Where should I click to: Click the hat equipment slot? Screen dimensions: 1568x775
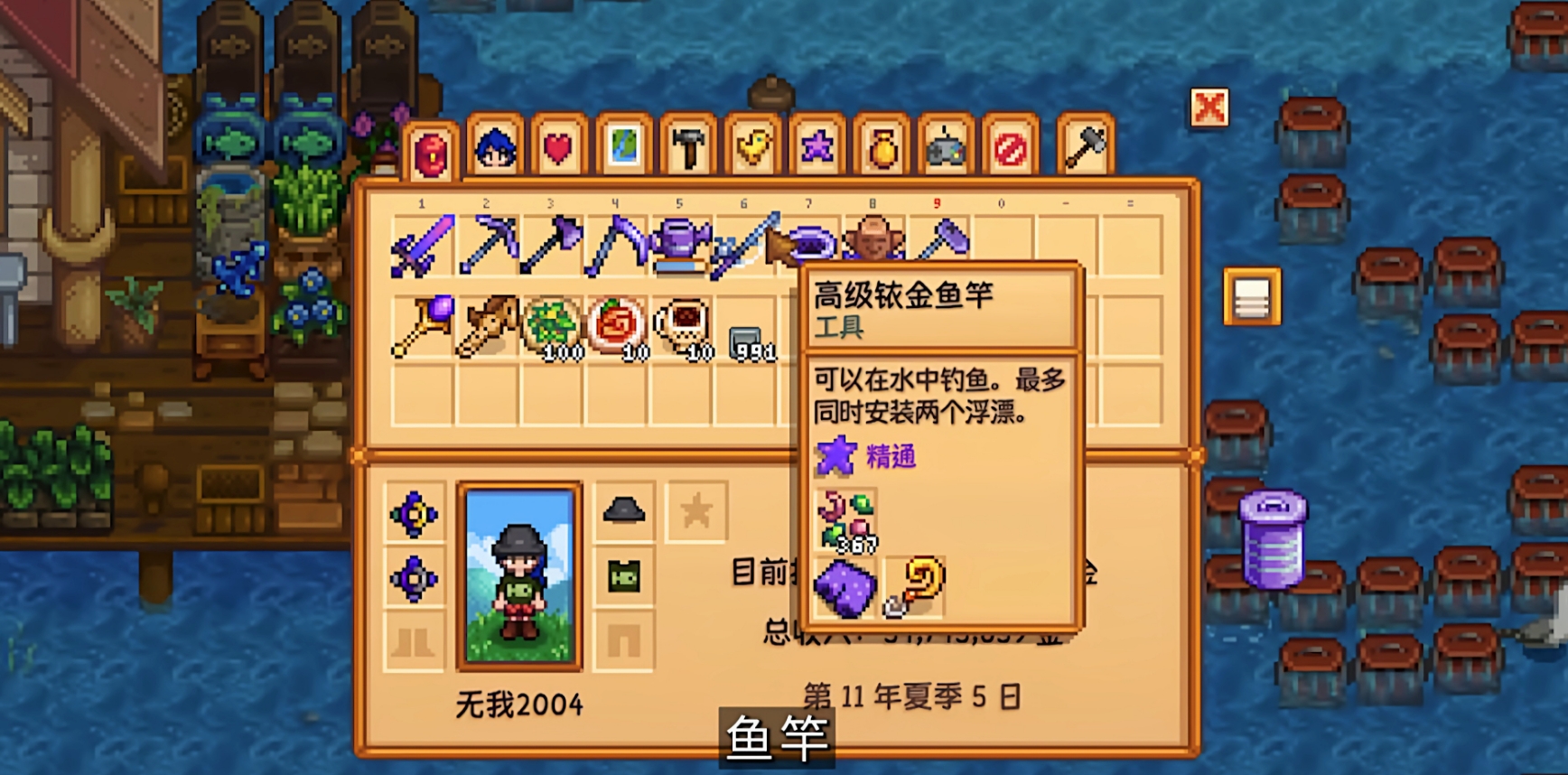point(625,510)
